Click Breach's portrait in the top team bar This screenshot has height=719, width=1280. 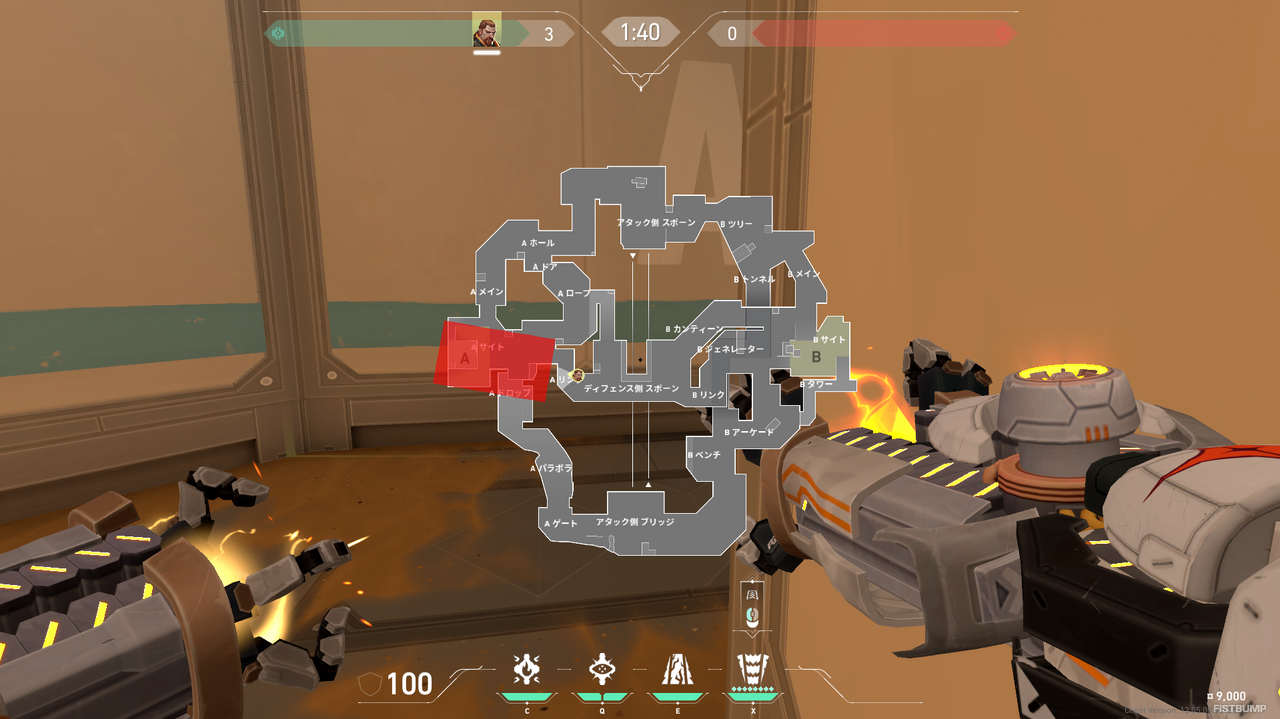pos(486,33)
